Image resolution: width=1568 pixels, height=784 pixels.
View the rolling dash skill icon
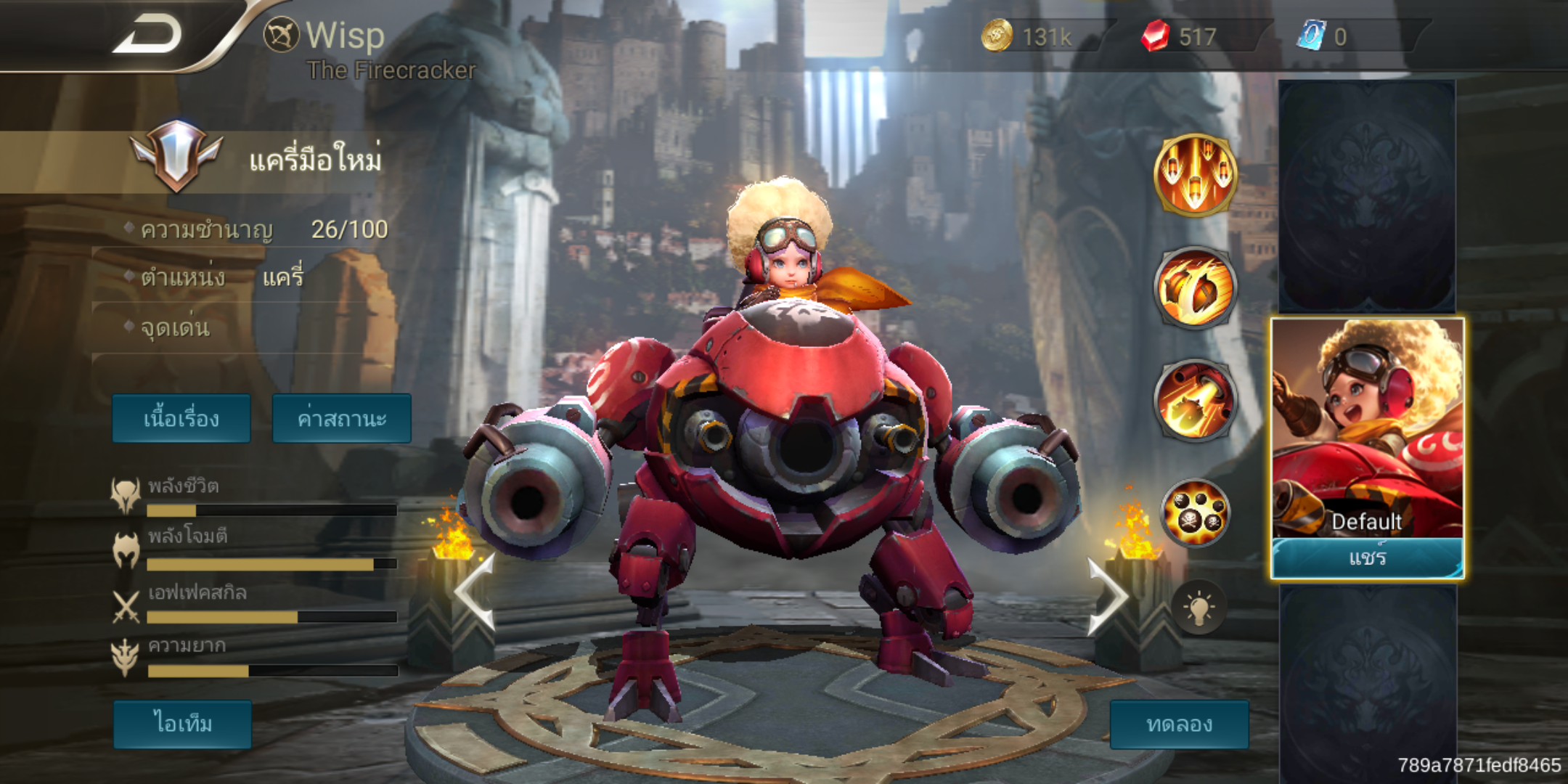click(x=1194, y=287)
